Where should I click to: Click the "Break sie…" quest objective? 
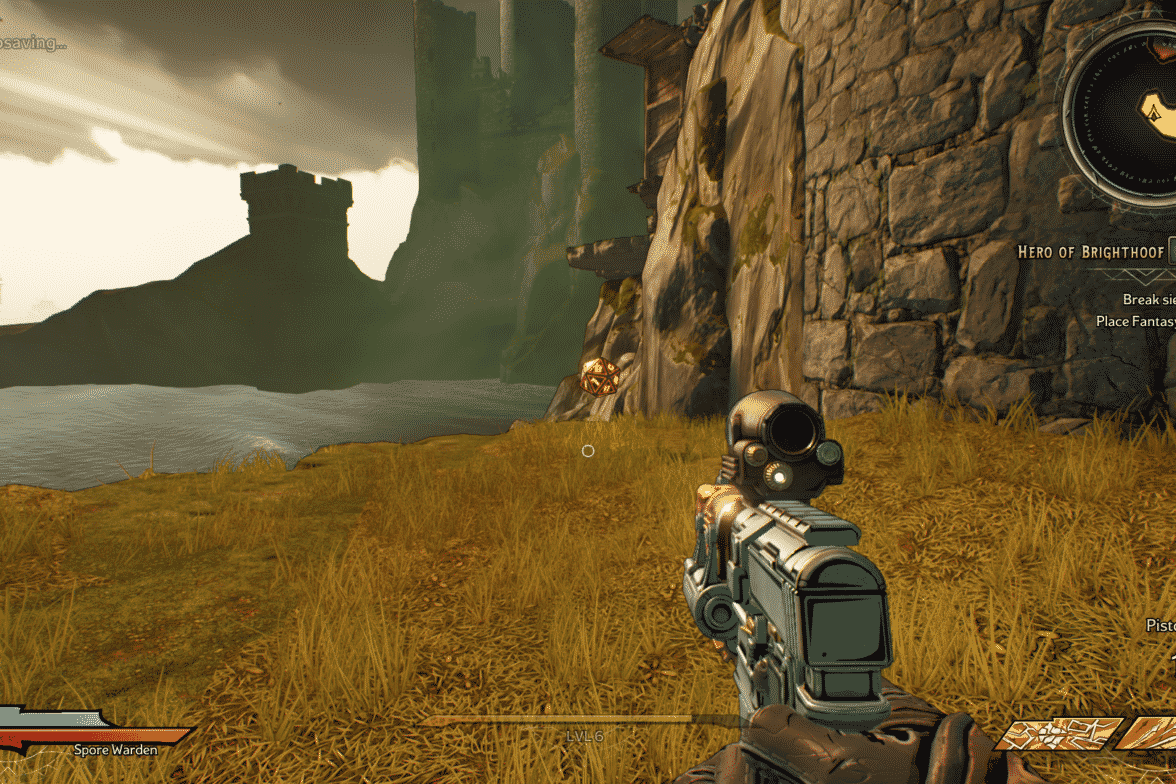(1148, 299)
